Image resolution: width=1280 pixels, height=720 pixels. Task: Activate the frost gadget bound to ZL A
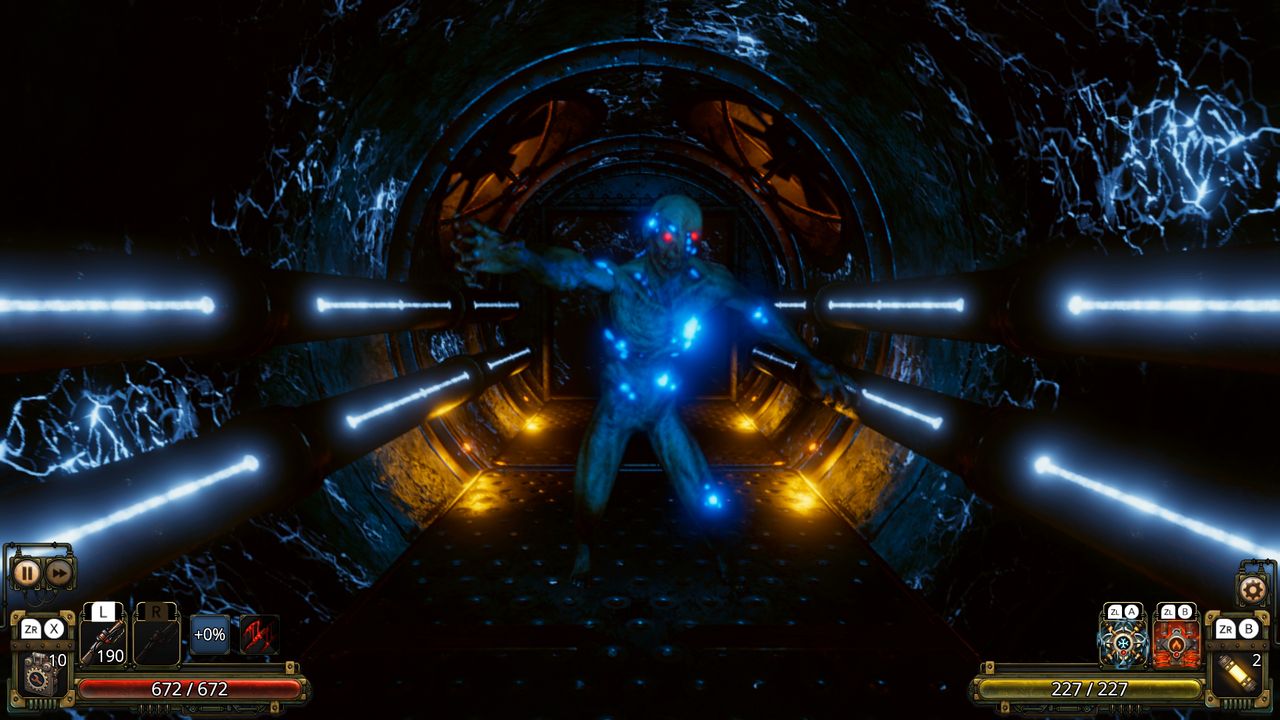[x=1123, y=645]
